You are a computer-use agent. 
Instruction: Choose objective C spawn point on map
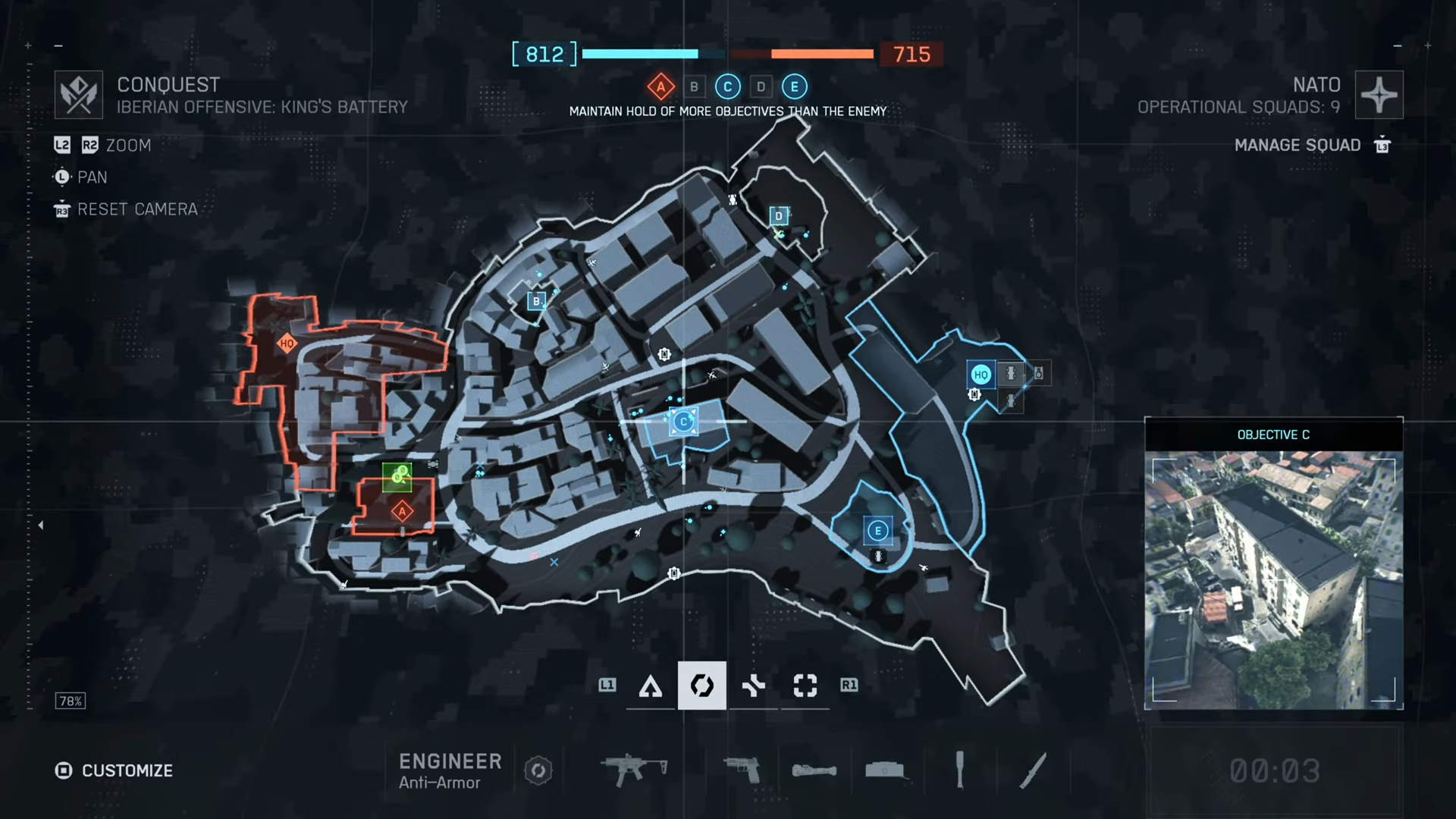(x=683, y=422)
